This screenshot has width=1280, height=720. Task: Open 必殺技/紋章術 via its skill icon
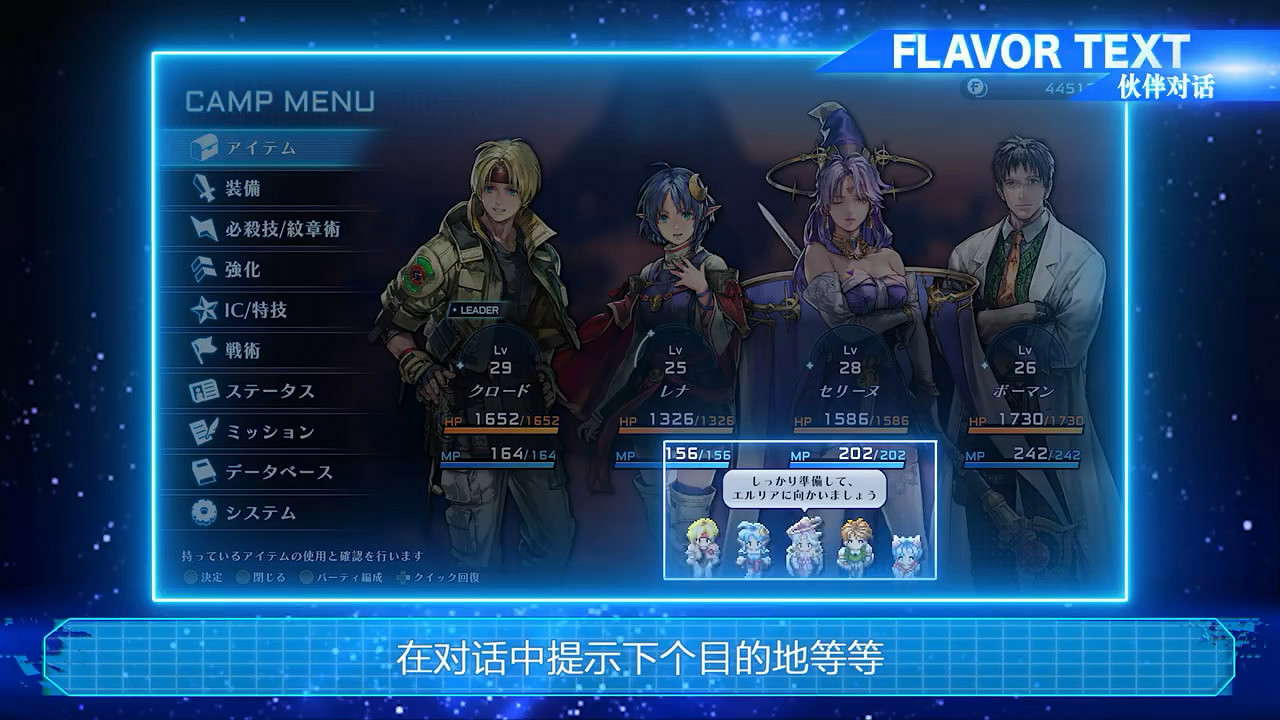[205, 227]
